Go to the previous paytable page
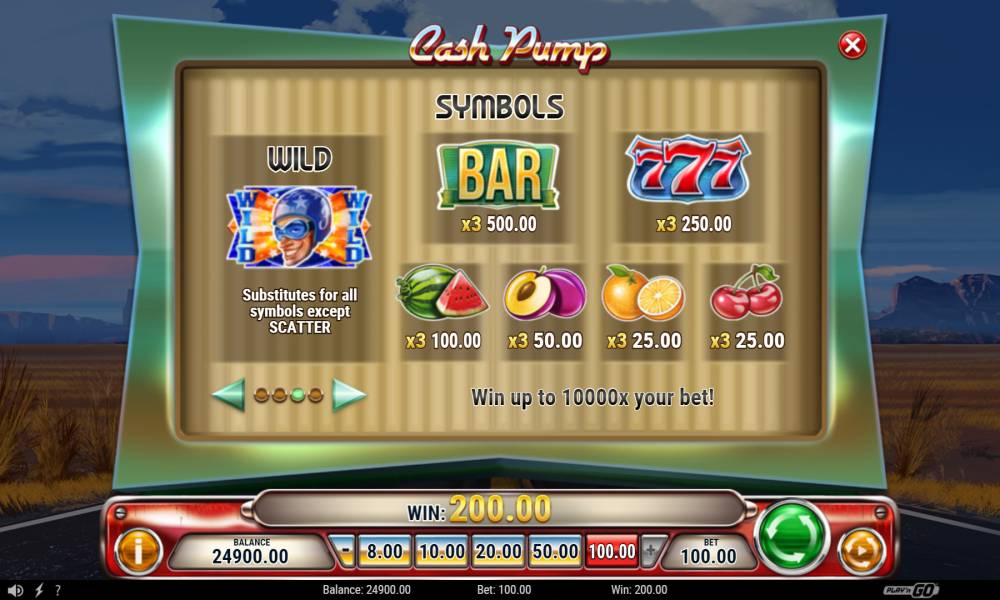Viewport: 1000px width, 600px height. pyautogui.click(x=228, y=395)
